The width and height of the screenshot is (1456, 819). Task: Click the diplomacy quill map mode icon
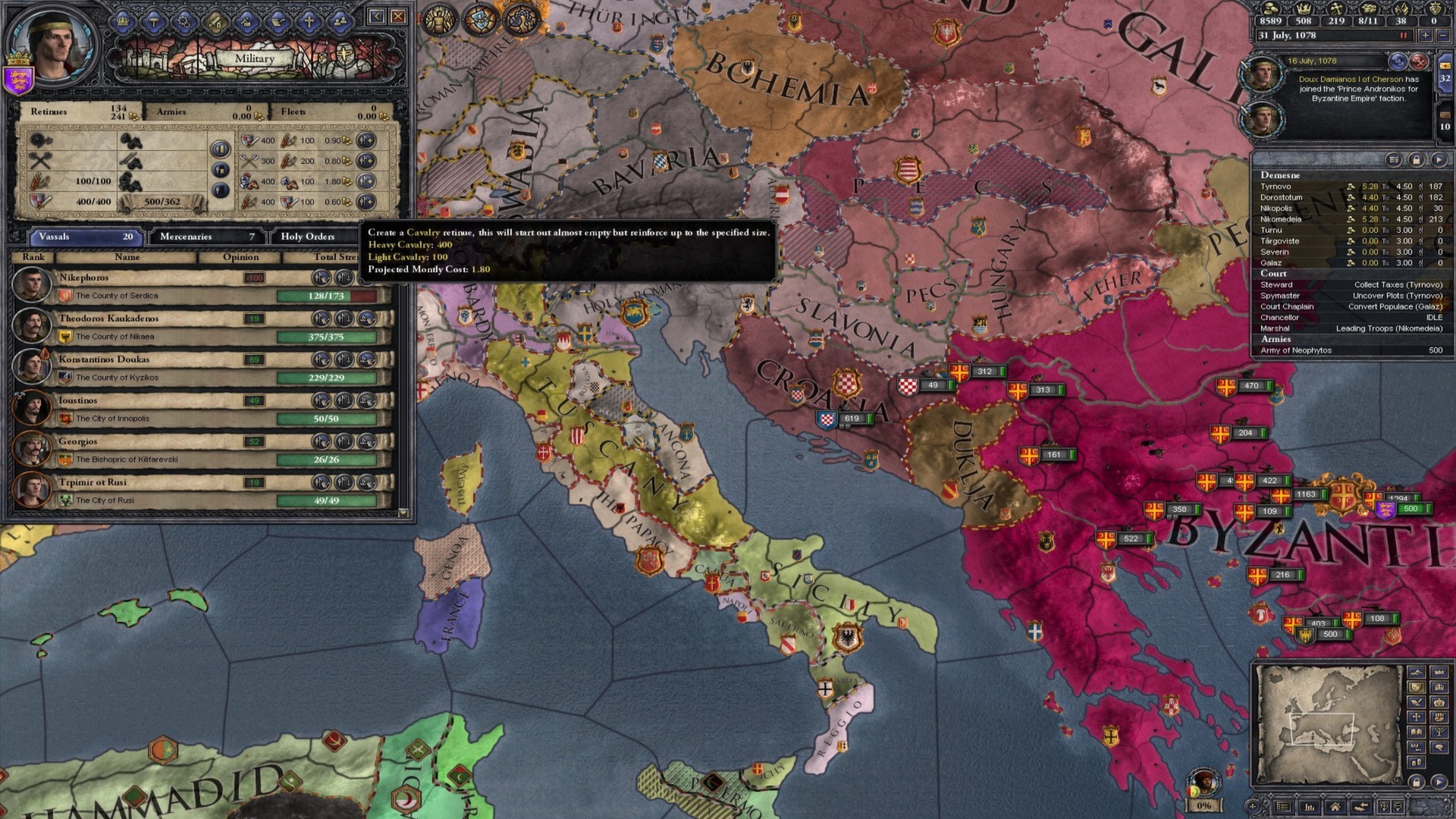pos(1417,702)
